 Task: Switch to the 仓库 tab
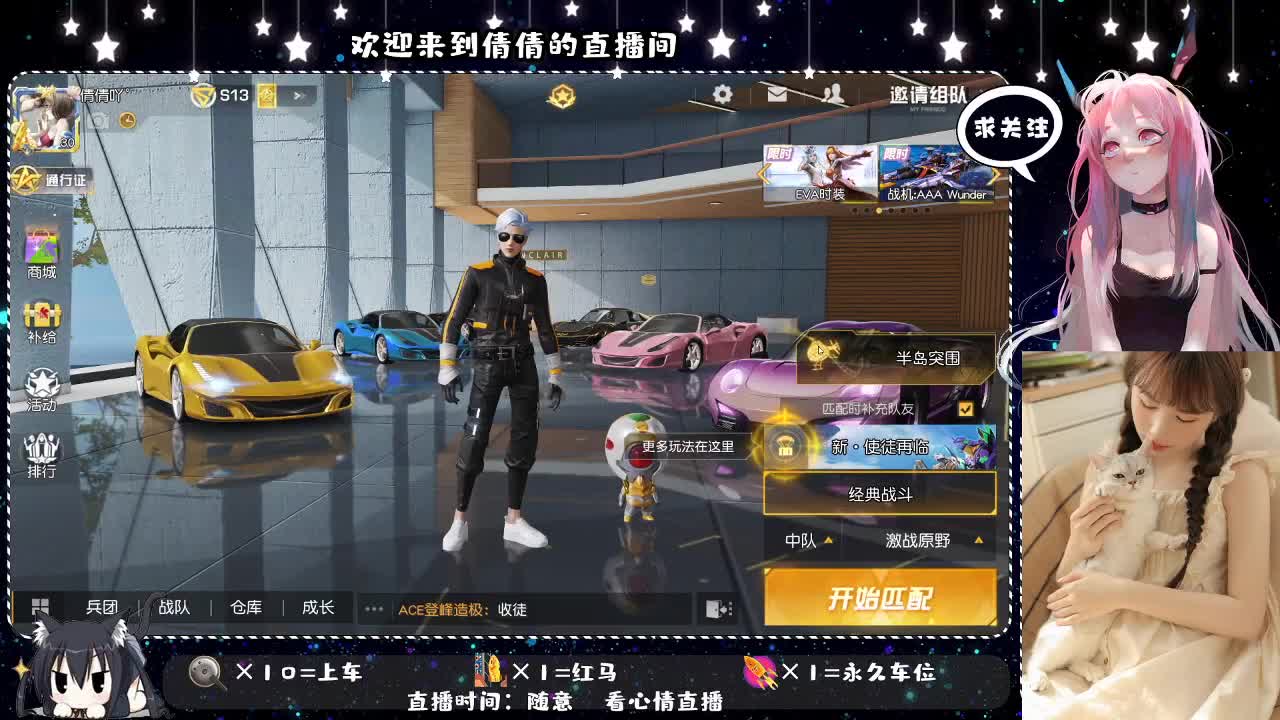(245, 607)
